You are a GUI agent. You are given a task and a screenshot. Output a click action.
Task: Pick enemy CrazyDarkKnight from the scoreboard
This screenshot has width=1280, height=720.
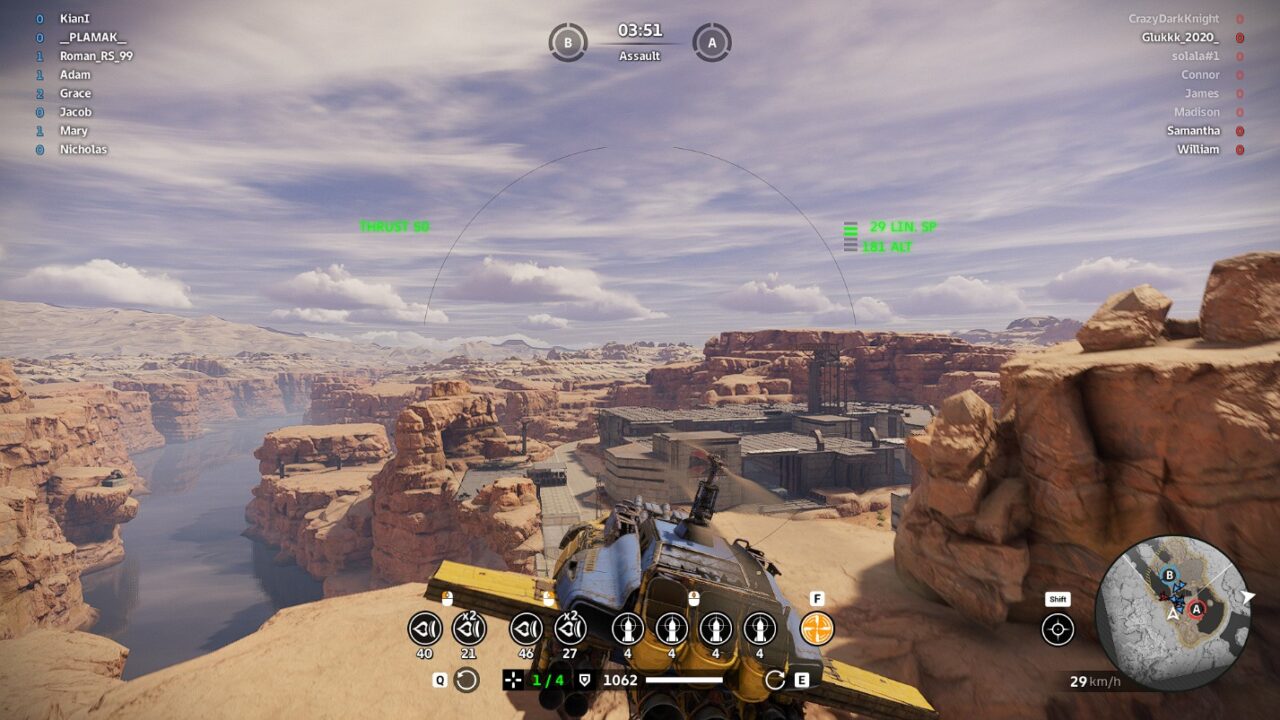click(x=1173, y=19)
